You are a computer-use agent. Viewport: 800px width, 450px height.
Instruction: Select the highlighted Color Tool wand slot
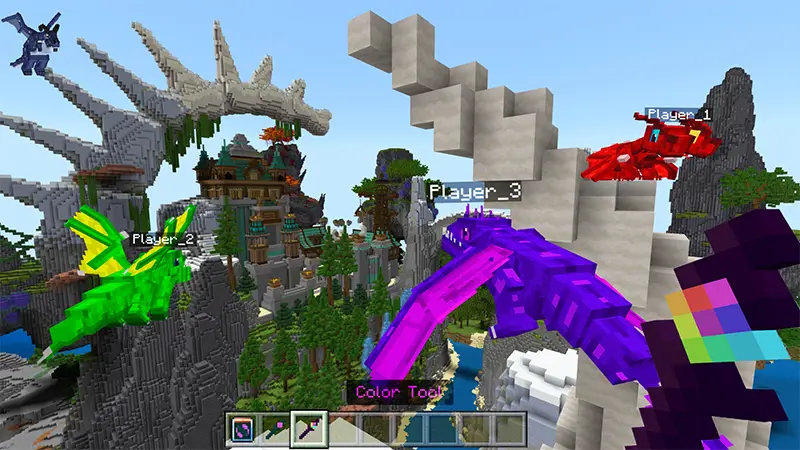pyautogui.click(x=308, y=428)
